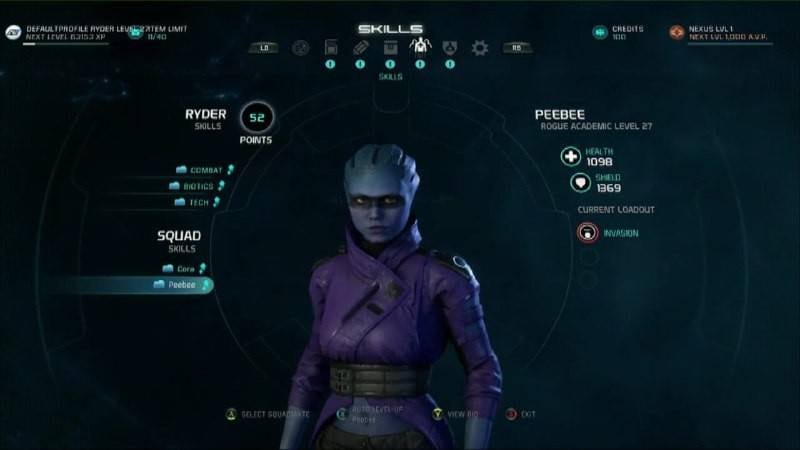Open Ryder's Biotics skills category
This screenshot has height=450, width=800.
pyautogui.click(x=198, y=186)
